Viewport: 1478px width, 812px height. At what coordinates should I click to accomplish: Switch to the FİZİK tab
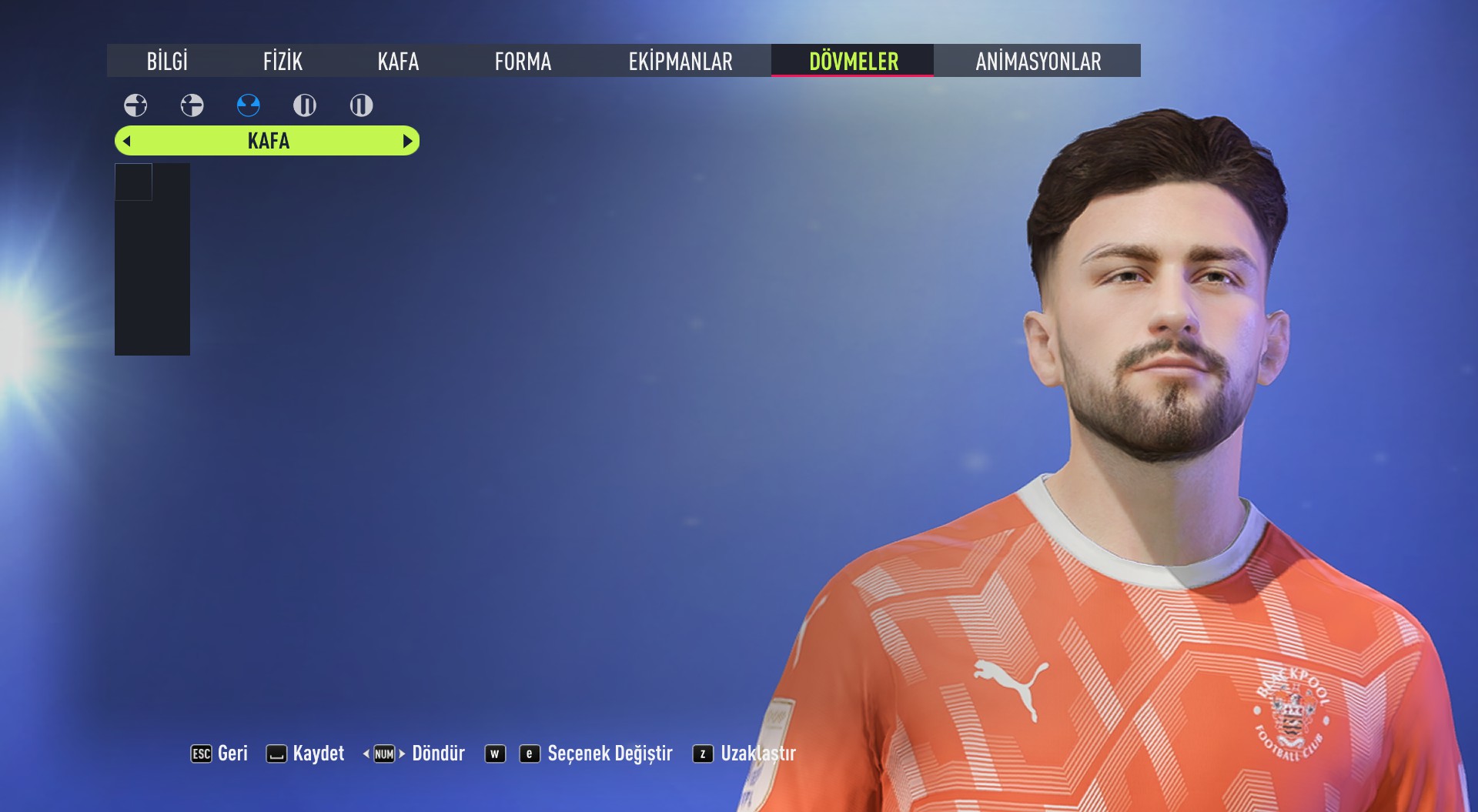(282, 62)
